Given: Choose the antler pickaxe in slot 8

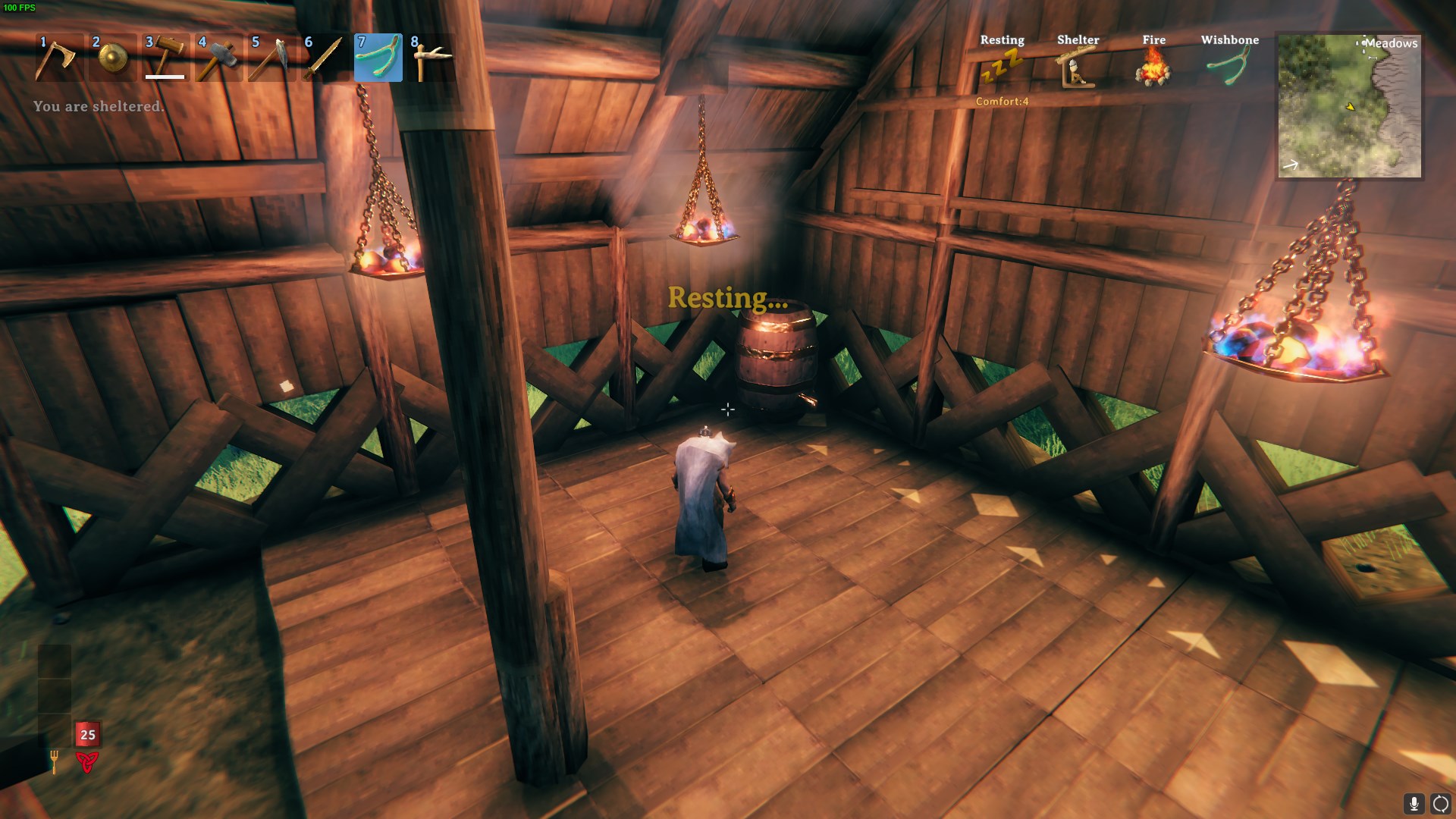Looking at the screenshot, I should (x=431, y=58).
